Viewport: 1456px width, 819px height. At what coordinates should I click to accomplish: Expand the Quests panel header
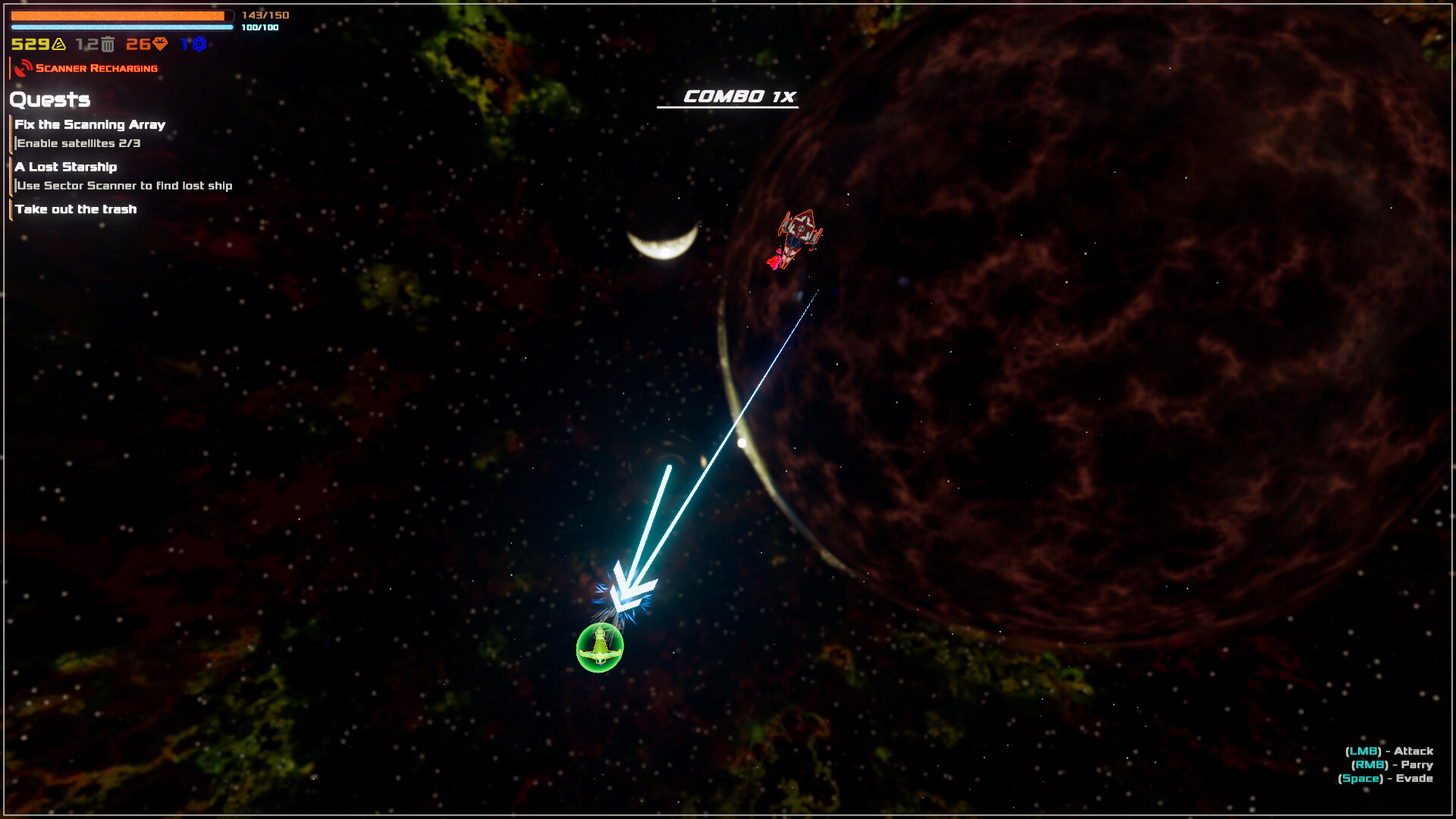[x=49, y=99]
